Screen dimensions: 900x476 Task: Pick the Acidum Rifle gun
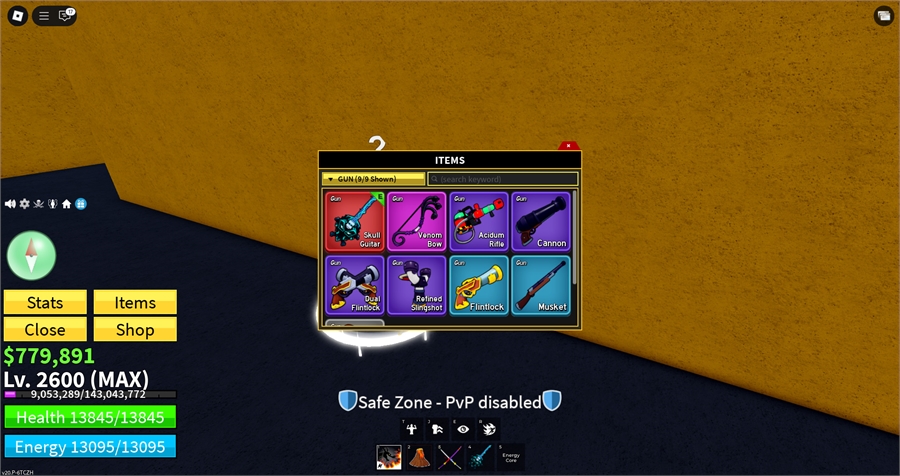pyautogui.click(x=478, y=221)
